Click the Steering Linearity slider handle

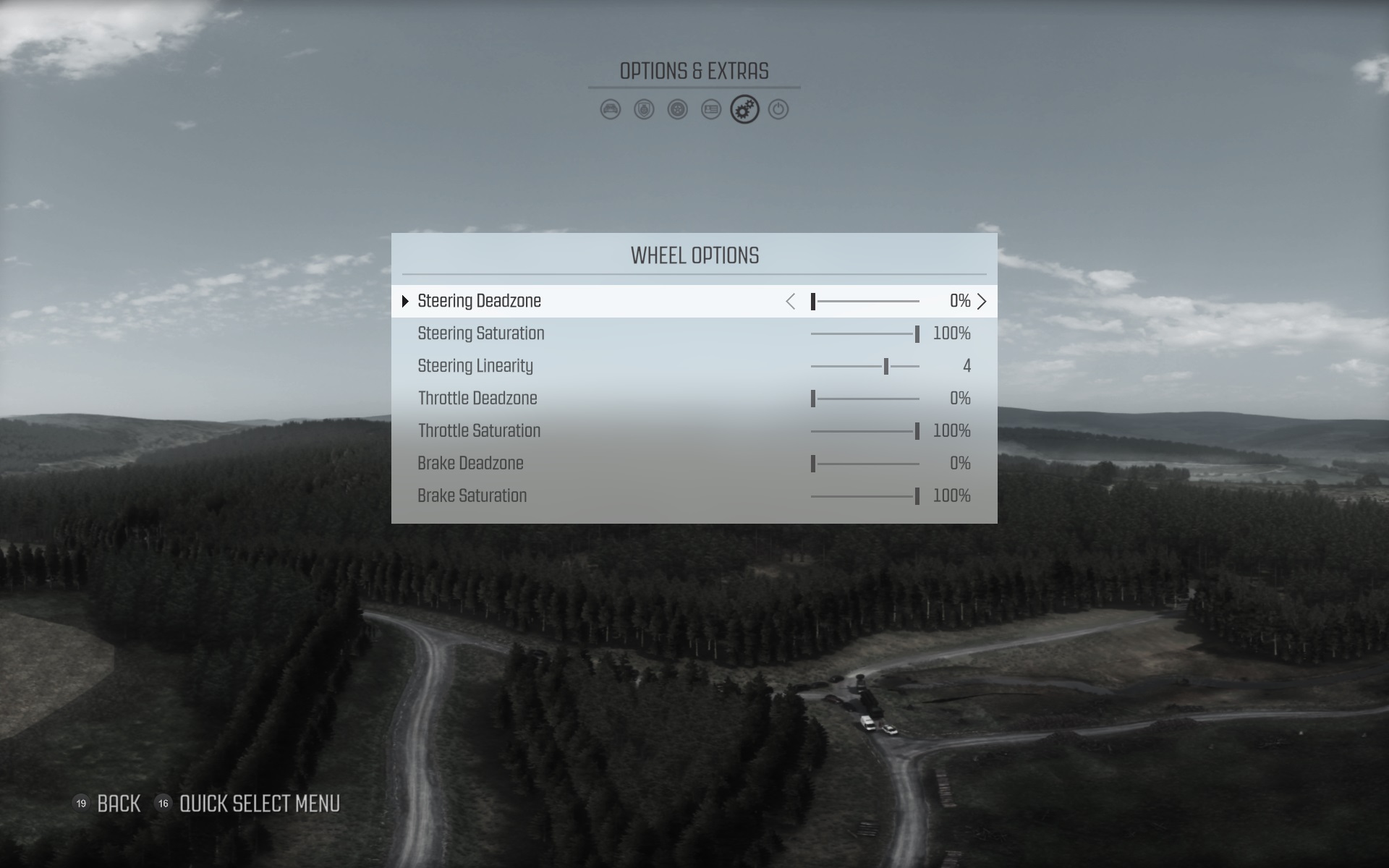[x=886, y=367]
